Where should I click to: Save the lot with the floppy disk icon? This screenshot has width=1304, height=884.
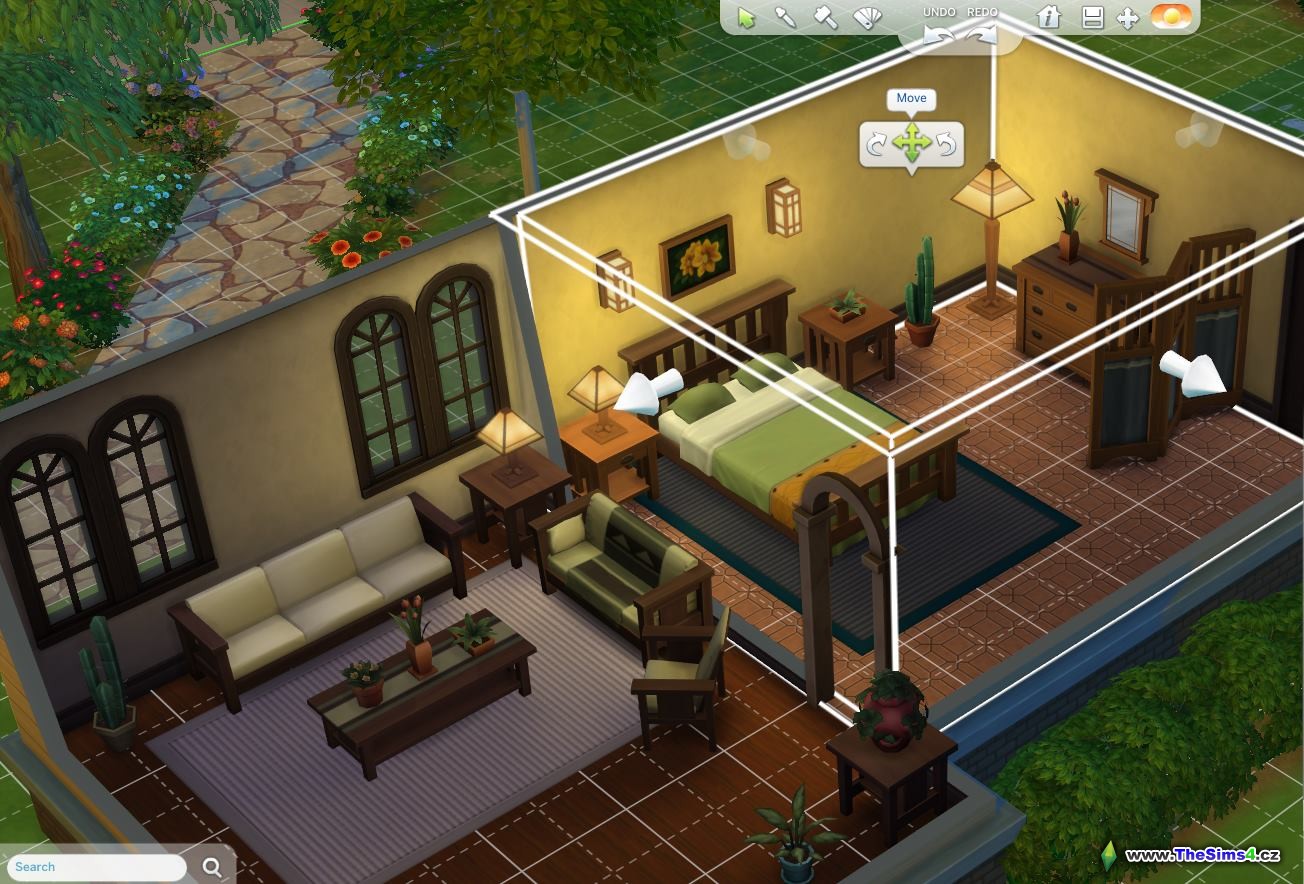pyautogui.click(x=1093, y=18)
